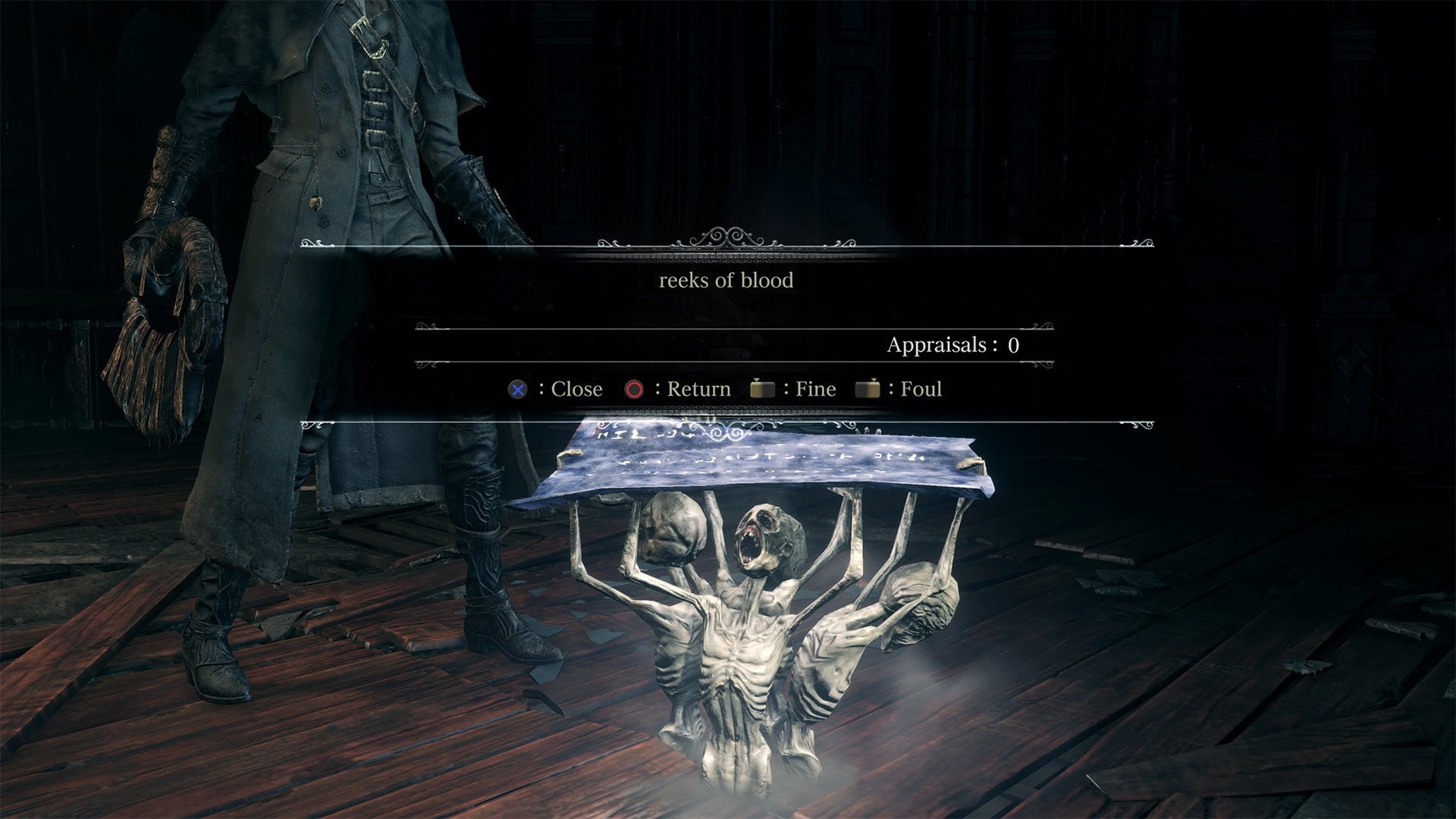Click the touchpad icon next to Foul

870,388
